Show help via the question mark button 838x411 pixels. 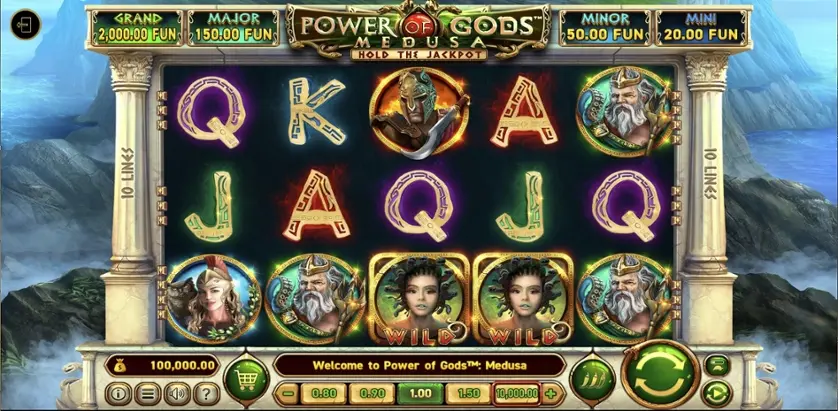206,394
